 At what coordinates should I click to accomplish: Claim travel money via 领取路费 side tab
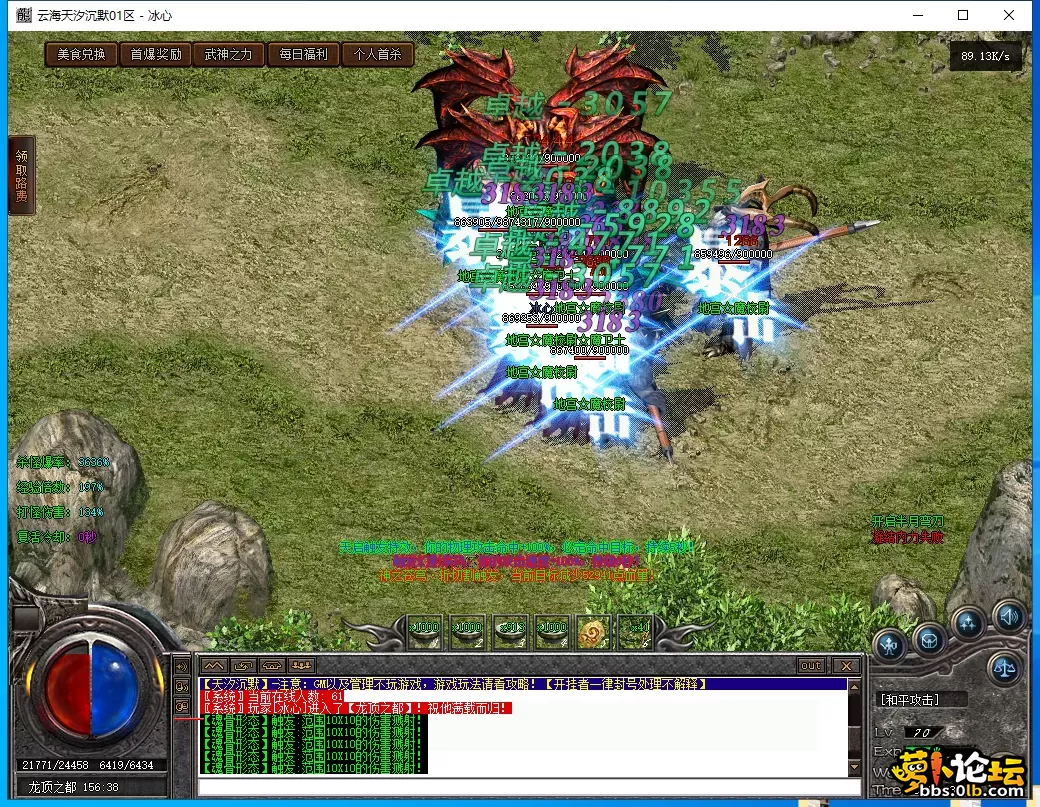[21, 176]
